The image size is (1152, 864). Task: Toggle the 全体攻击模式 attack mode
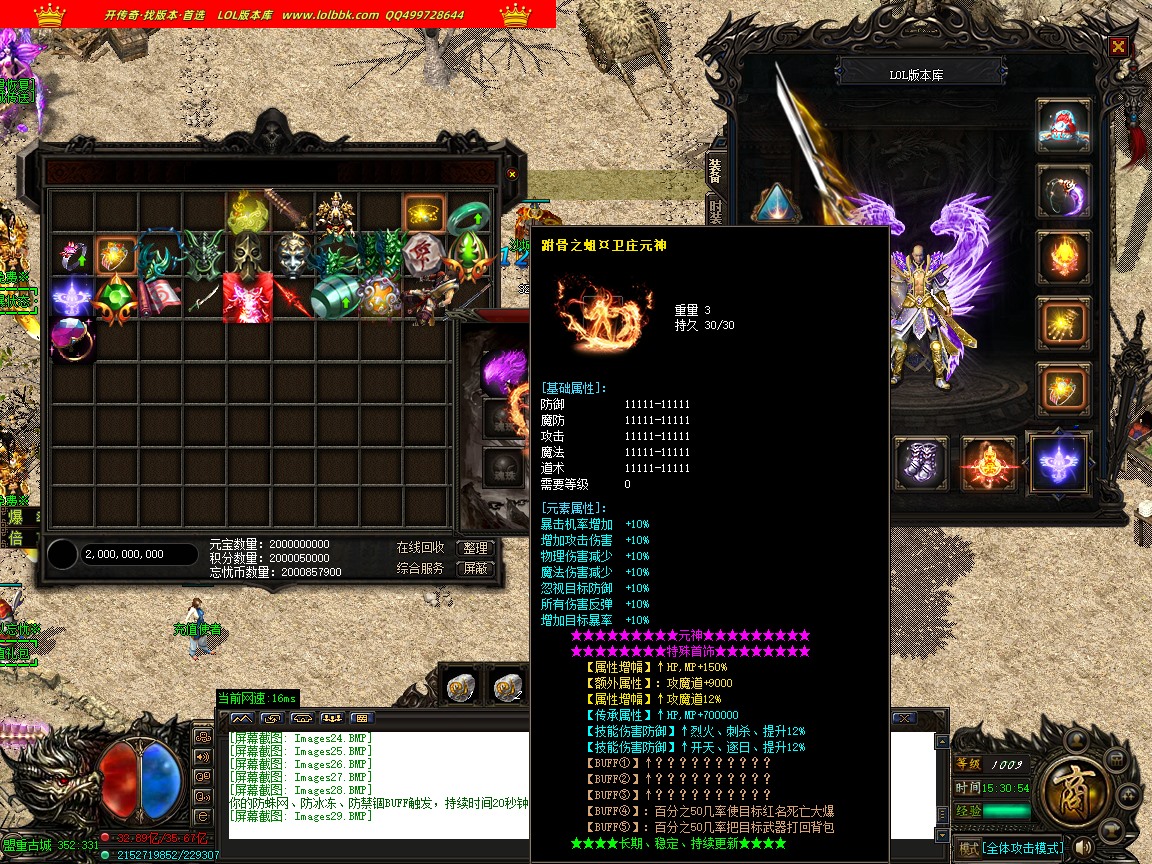[1010, 849]
